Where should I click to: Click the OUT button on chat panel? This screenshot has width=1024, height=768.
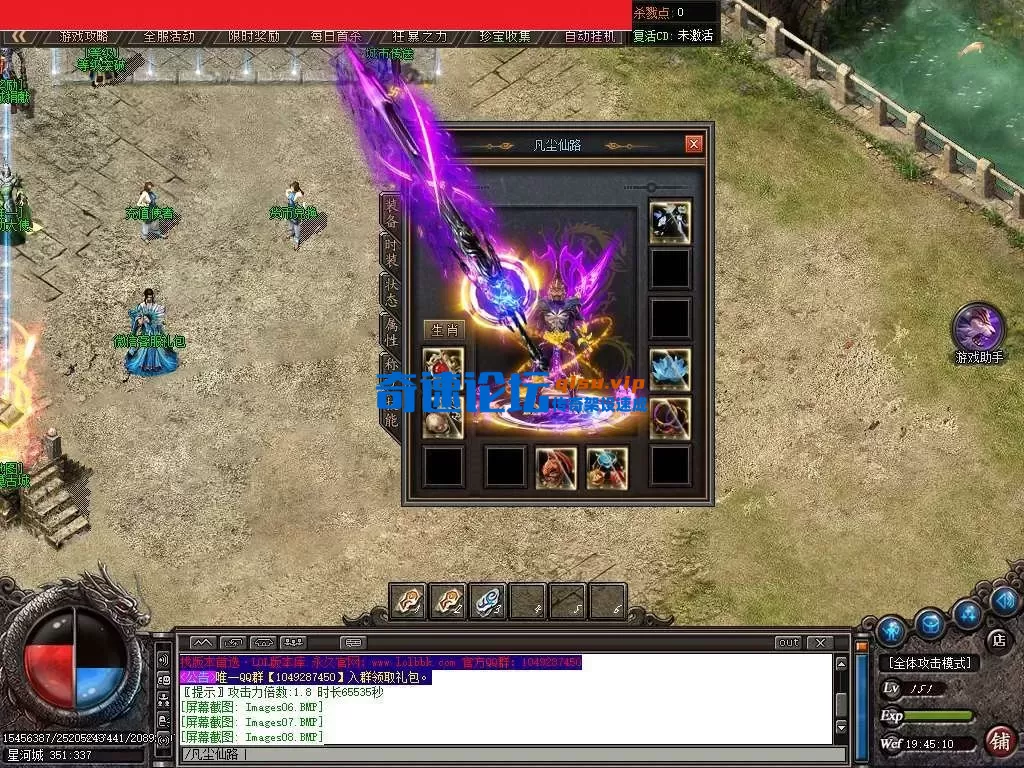pyautogui.click(x=788, y=642)
